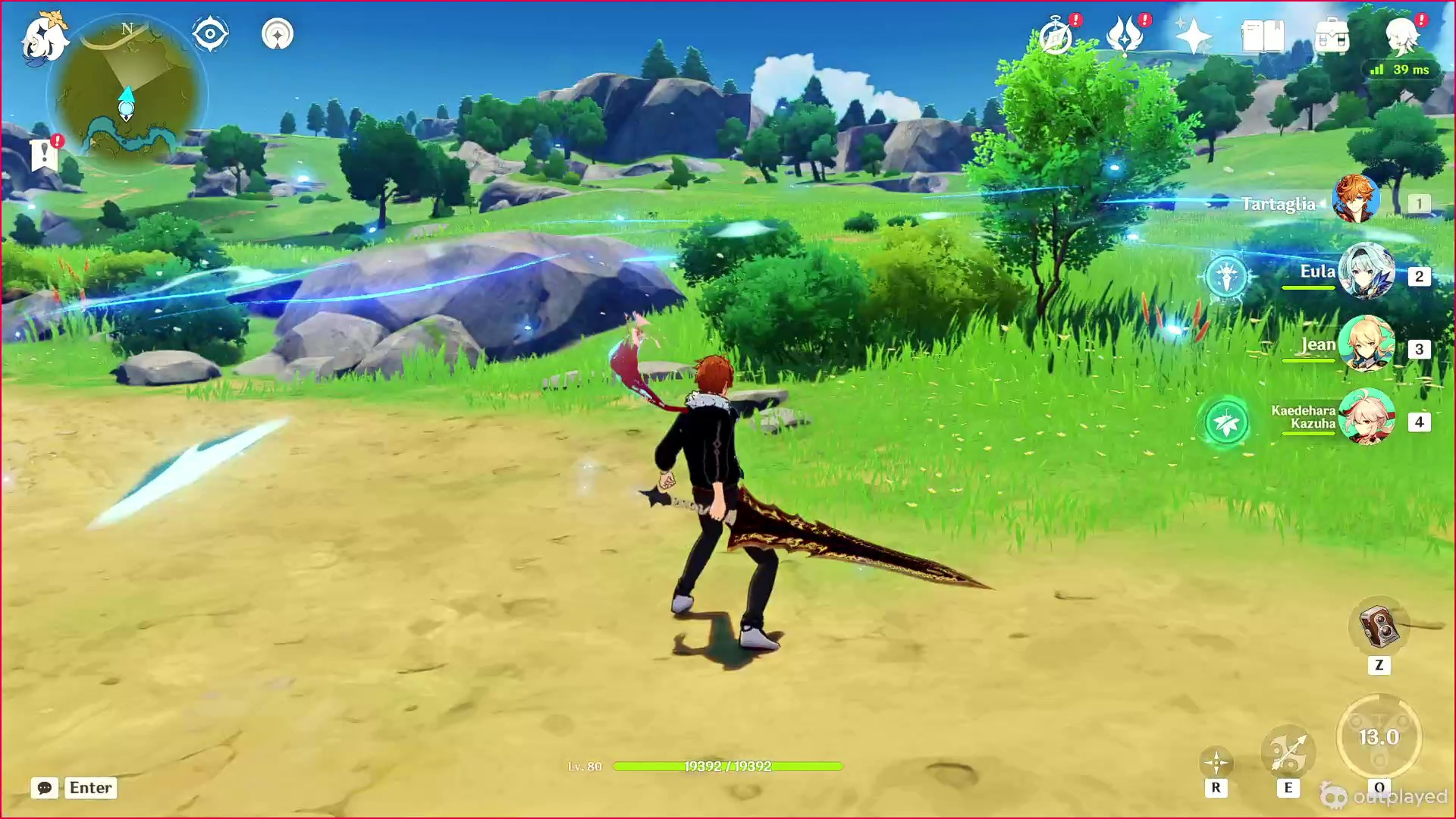
Task: Use the Kamera gadget above the Z key
Action: tap(1380, 626)
